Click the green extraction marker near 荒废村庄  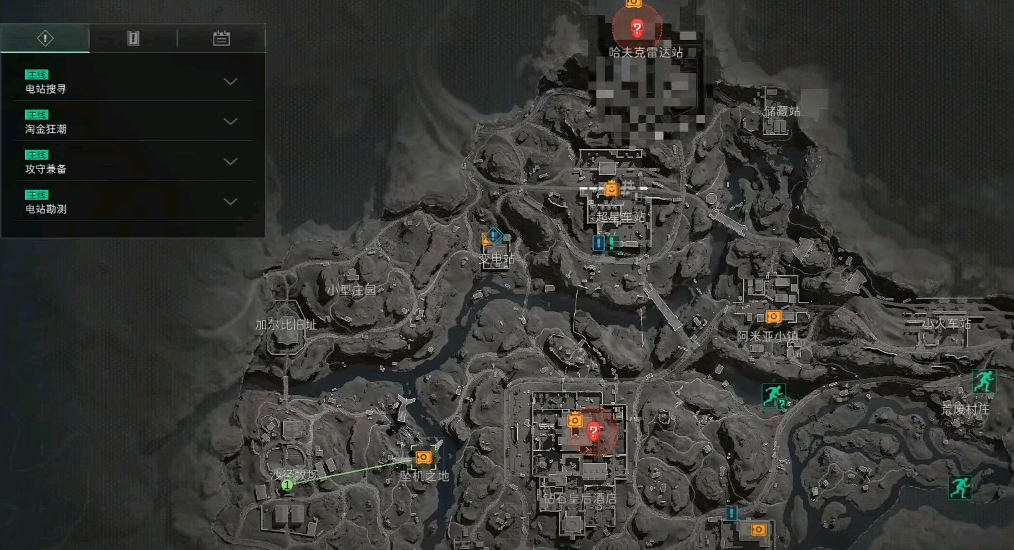[983, 380]
